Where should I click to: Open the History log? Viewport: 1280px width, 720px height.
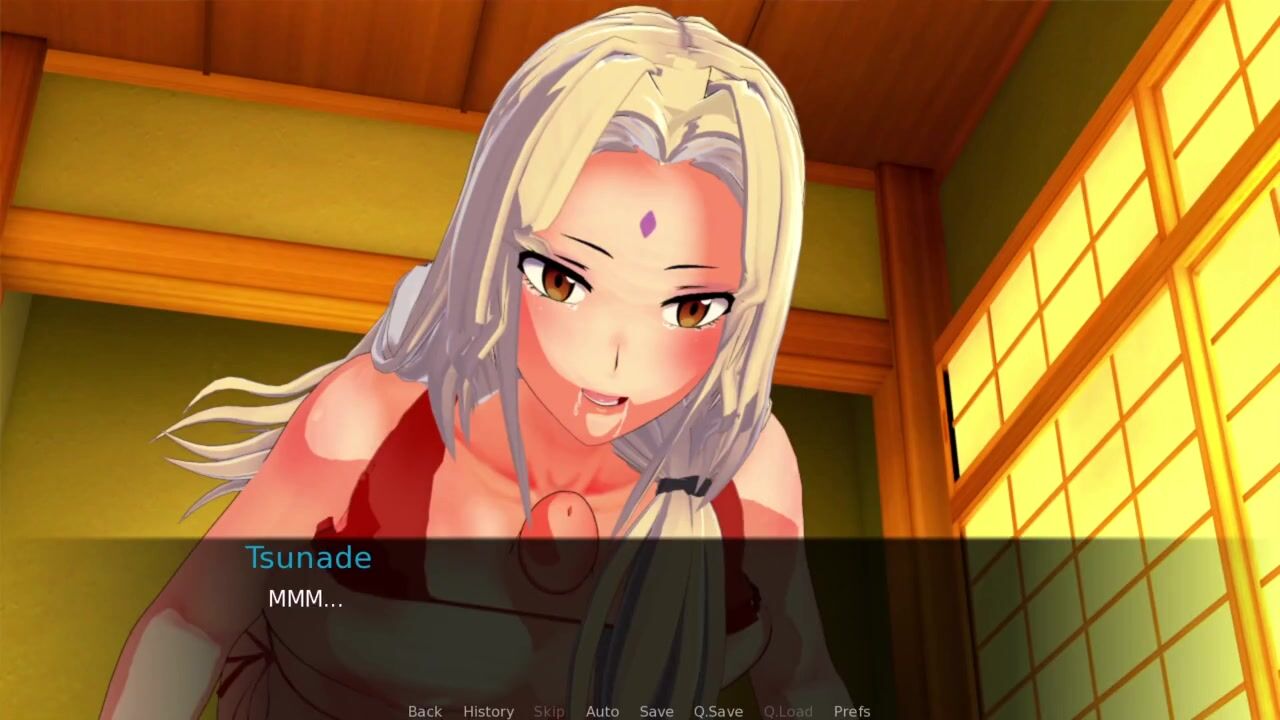(488, 711)
